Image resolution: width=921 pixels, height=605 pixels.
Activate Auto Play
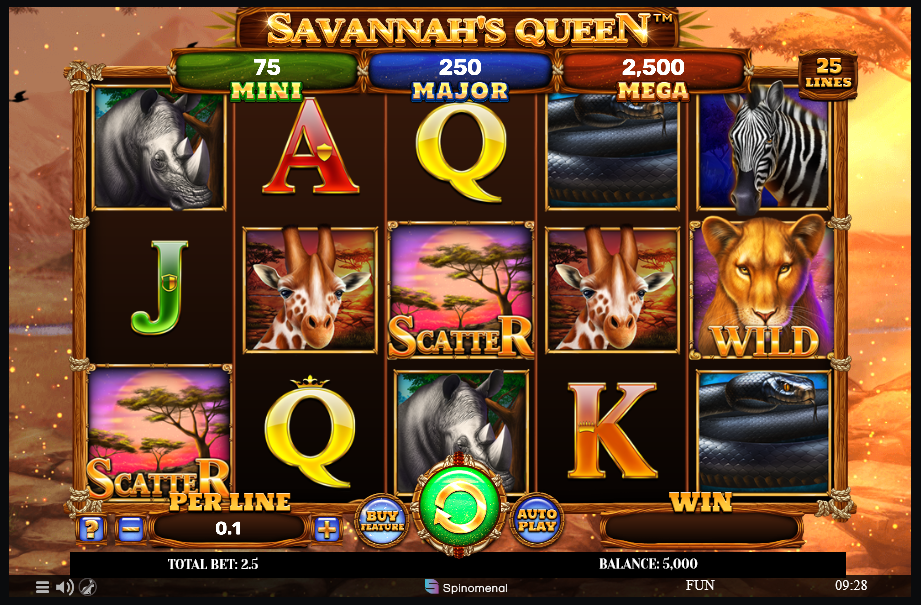(537, 520)
